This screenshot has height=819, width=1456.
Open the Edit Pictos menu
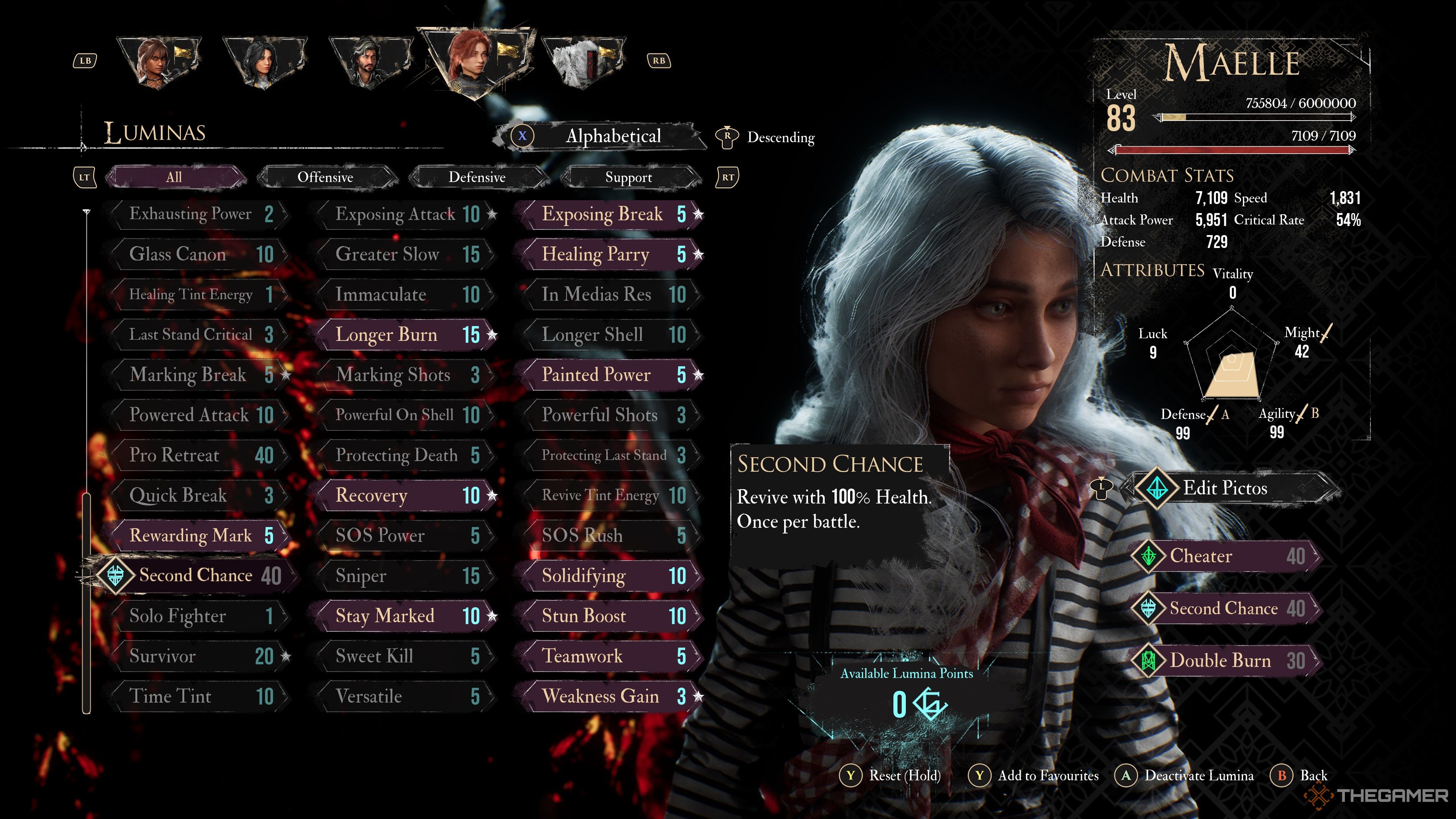[1224, 488]
